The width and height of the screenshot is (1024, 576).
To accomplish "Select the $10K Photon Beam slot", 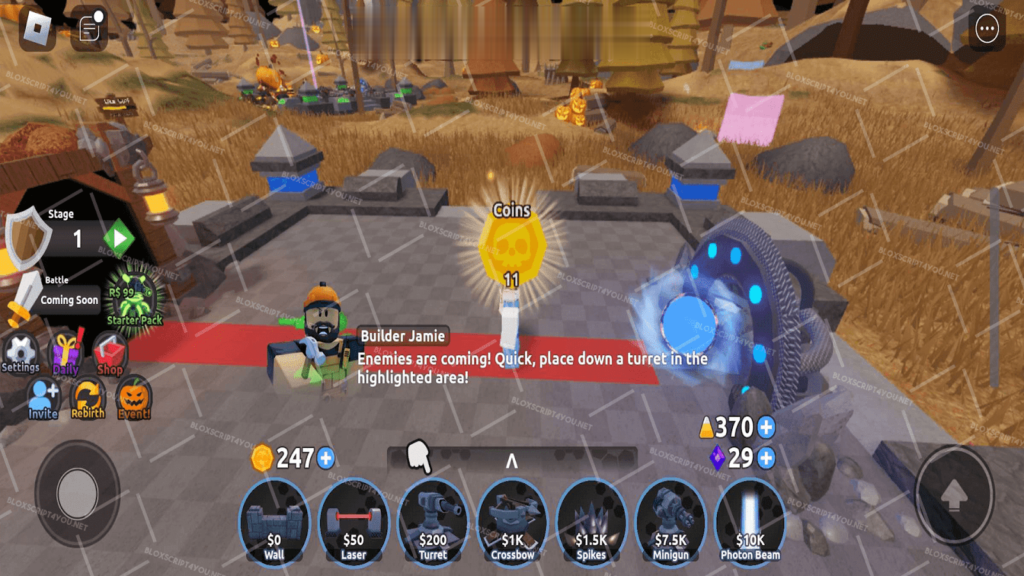I will coord(750,522).
